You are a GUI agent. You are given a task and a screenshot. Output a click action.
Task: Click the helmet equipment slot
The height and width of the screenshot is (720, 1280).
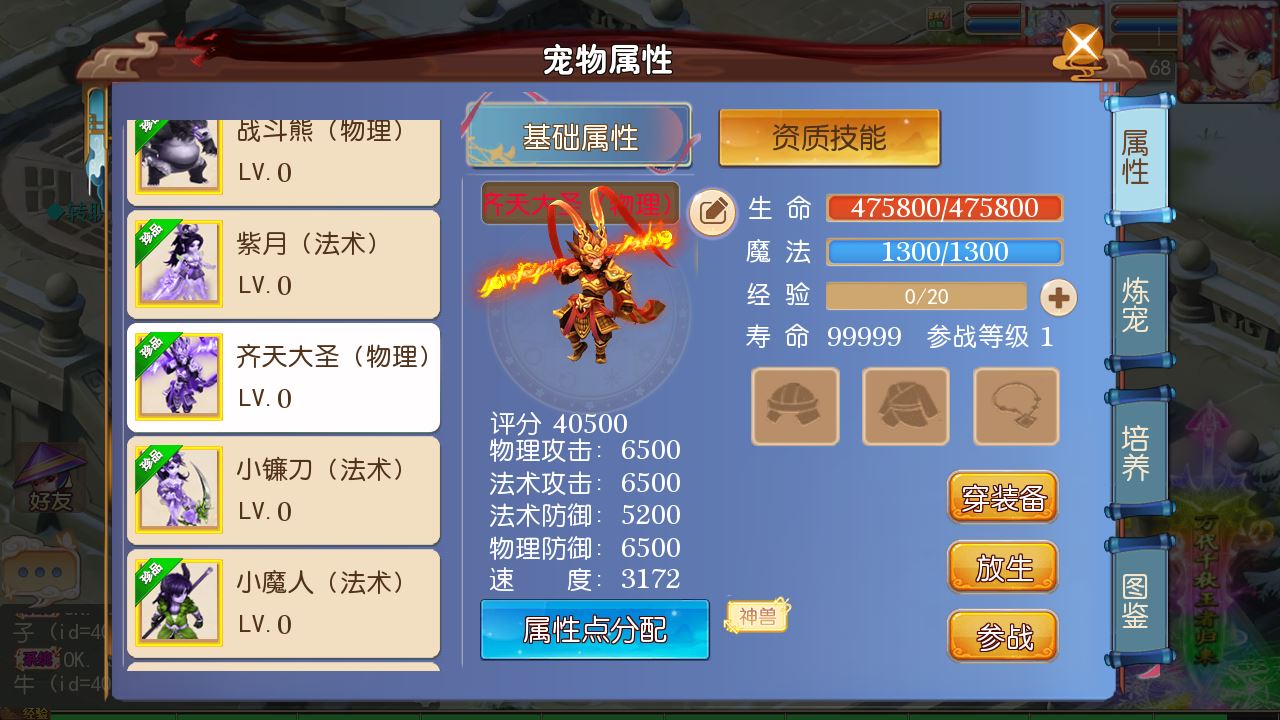795,406
